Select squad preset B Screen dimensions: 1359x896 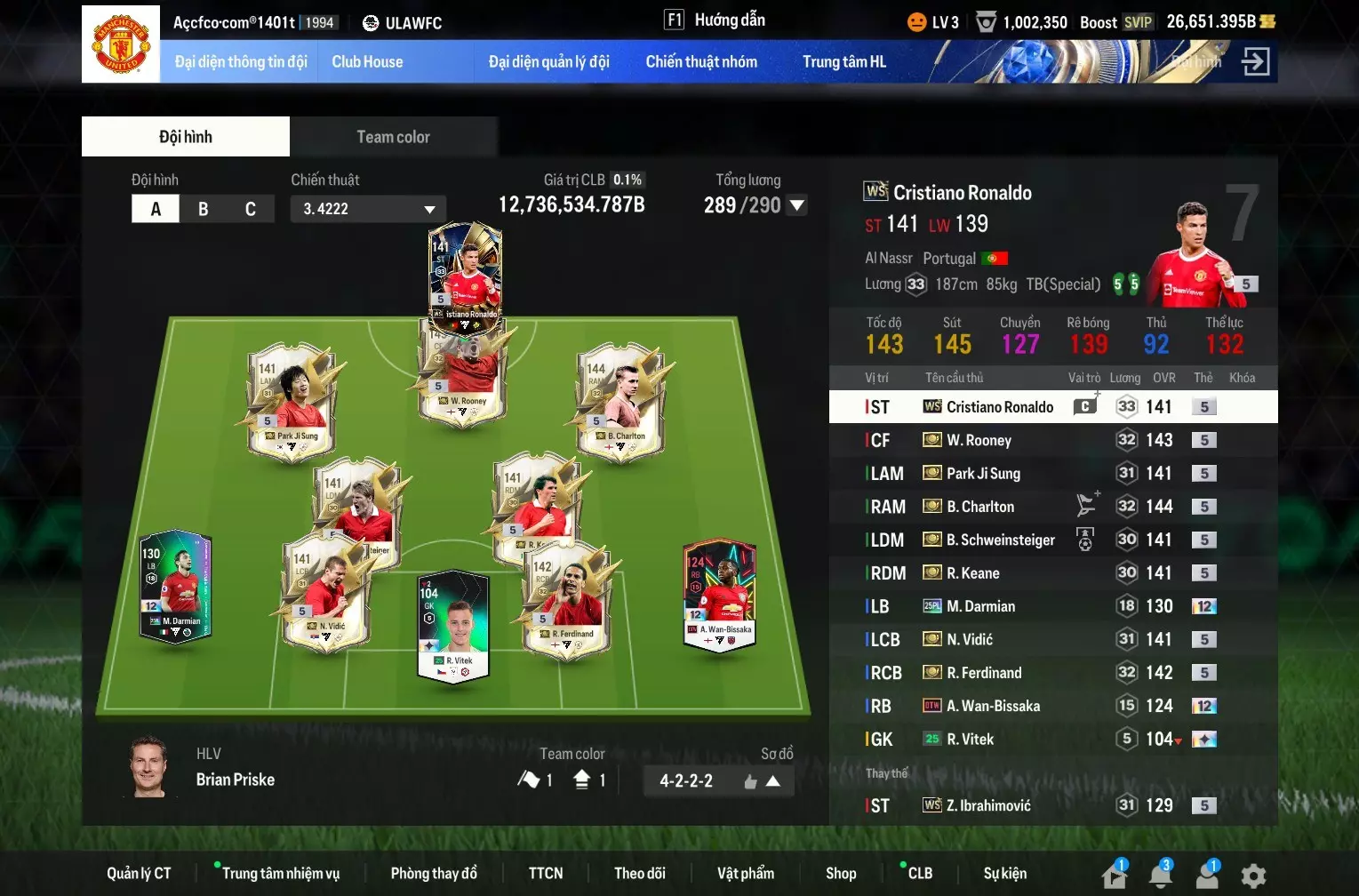click(x=204, y=209)
